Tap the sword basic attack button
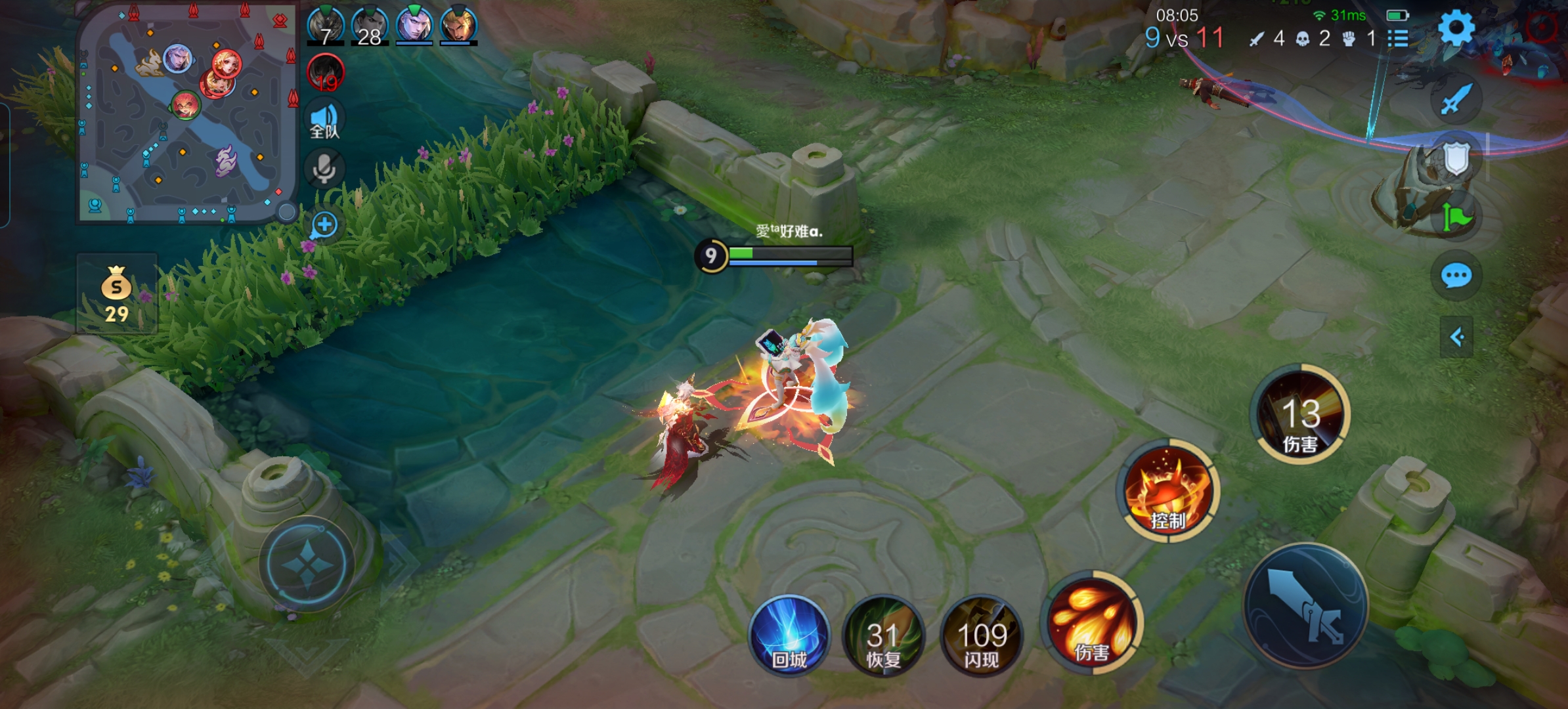The height and width of the screenshot is (709, 1568). click(1306, 605)
